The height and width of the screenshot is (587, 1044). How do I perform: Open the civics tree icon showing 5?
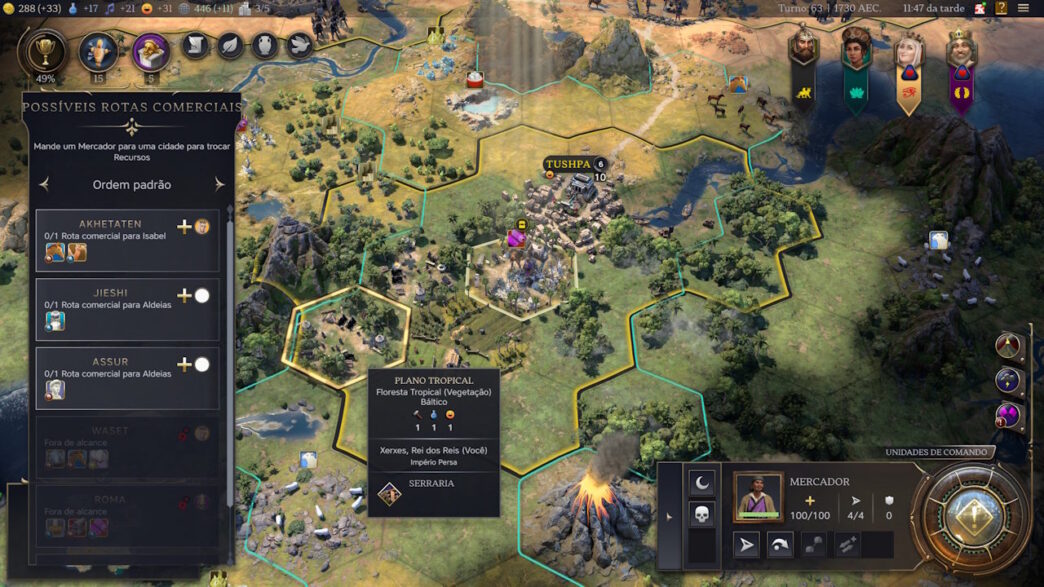point(151,50)
